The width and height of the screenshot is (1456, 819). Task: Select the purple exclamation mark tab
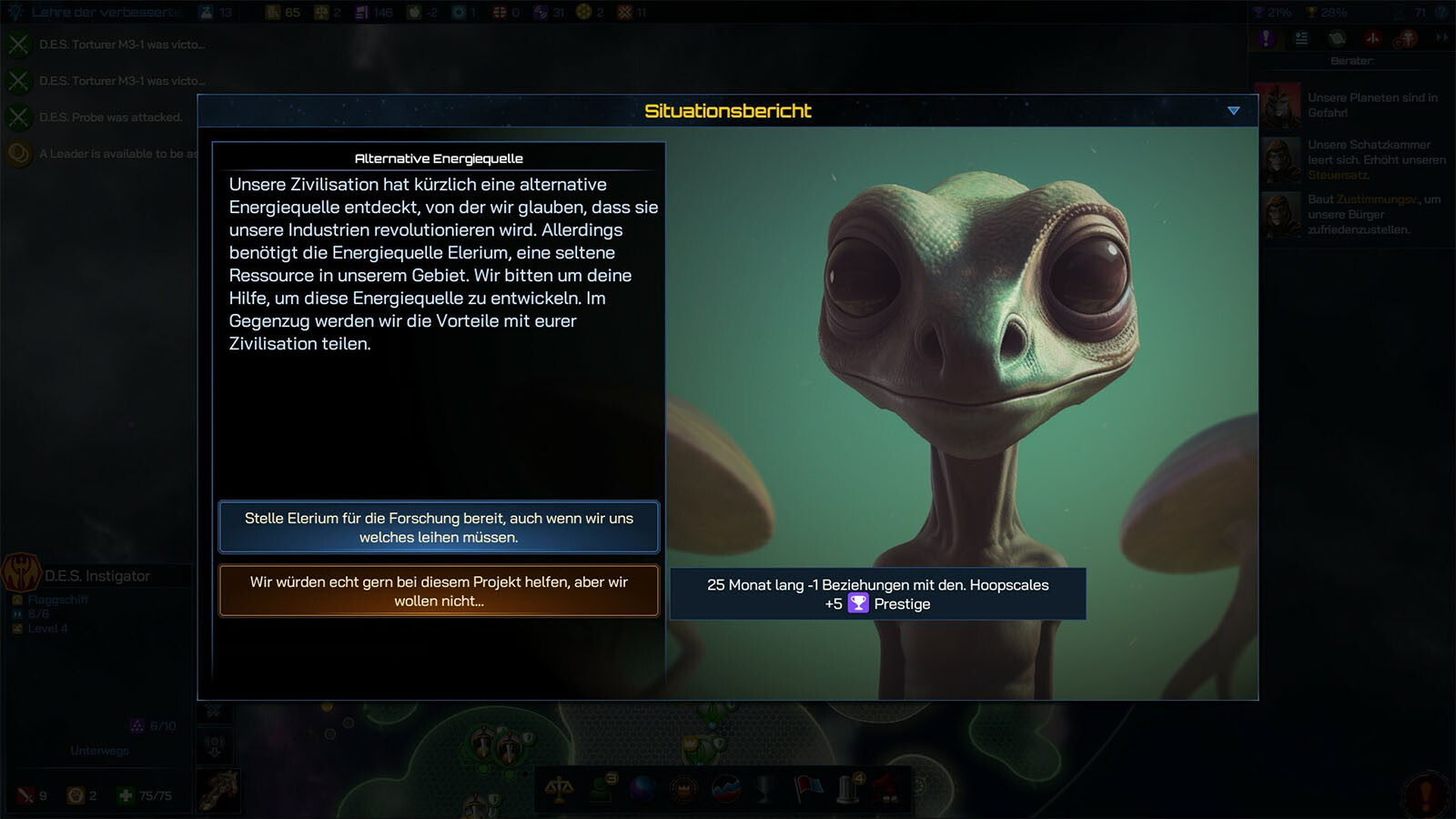click(x=1266, y=38)
